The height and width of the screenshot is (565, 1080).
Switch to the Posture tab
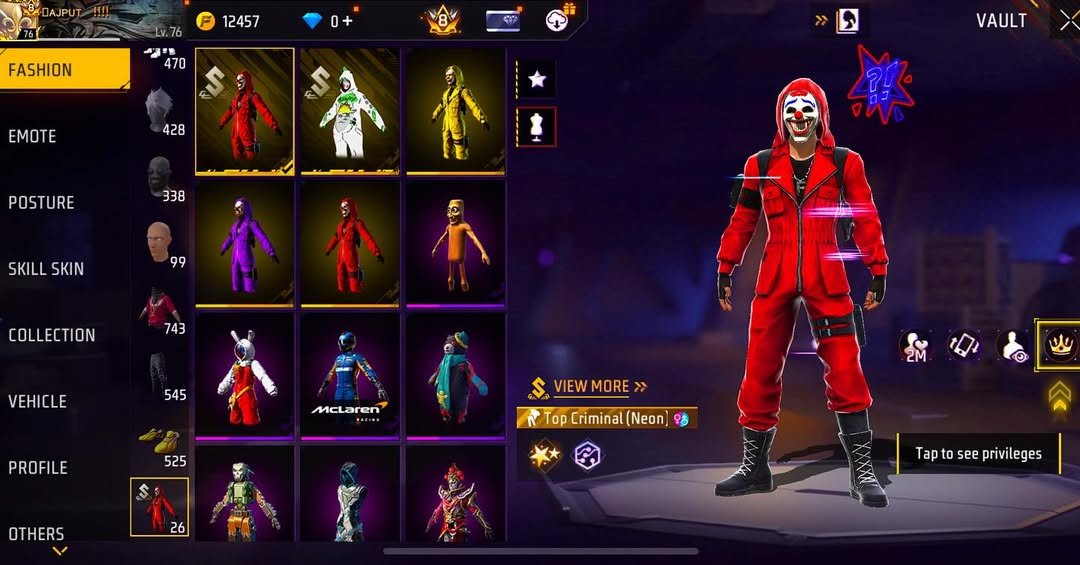tap(42, 202)
